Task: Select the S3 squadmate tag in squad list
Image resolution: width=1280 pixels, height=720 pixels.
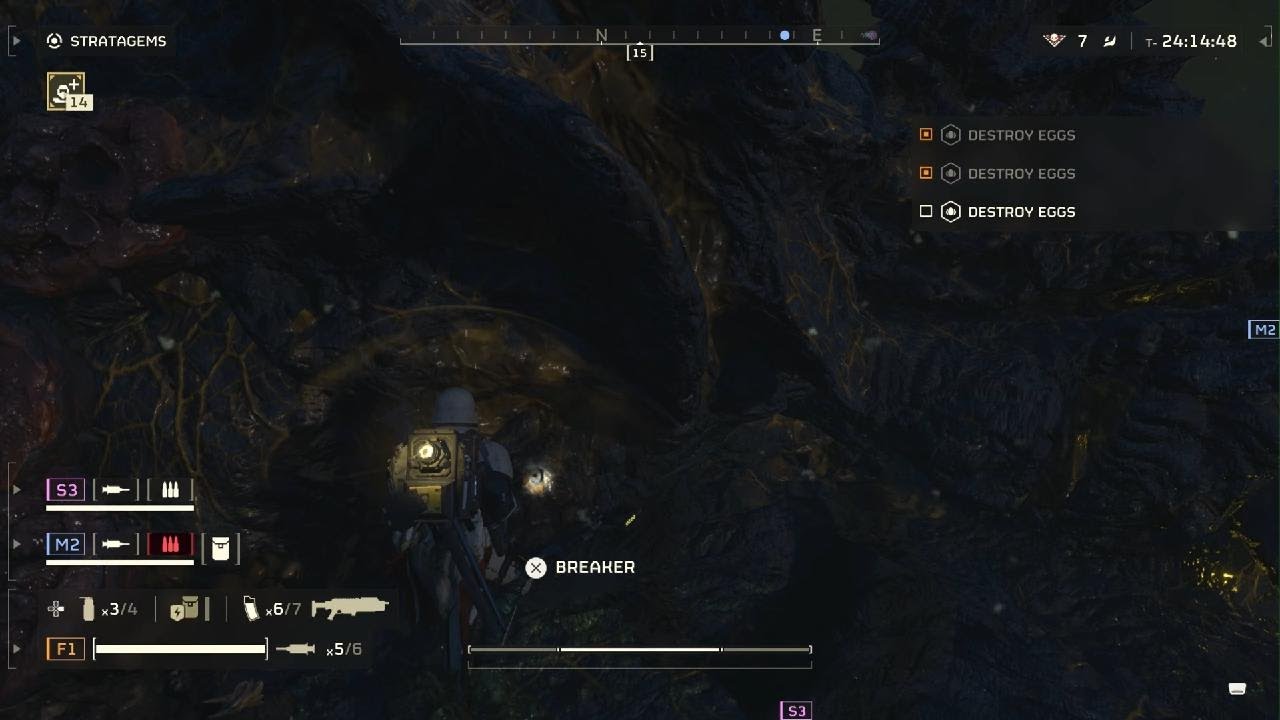Action: (x=66, y=490)
